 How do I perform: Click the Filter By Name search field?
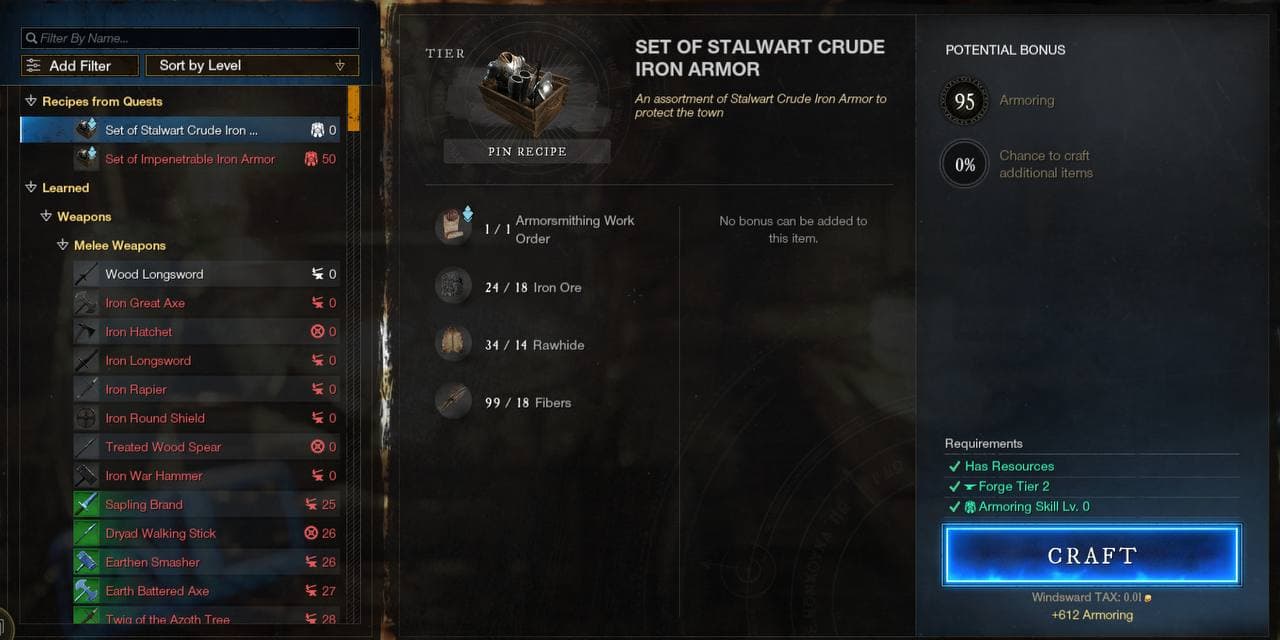pyautogui.click(x=190, y=38)
